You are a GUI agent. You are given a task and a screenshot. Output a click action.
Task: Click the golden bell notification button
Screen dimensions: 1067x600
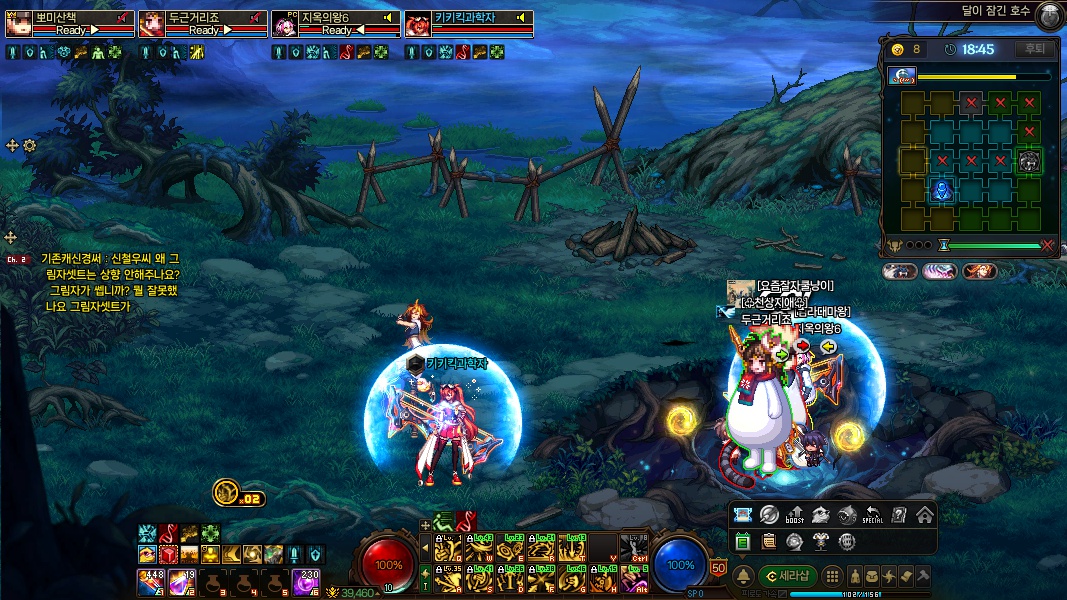744,576
